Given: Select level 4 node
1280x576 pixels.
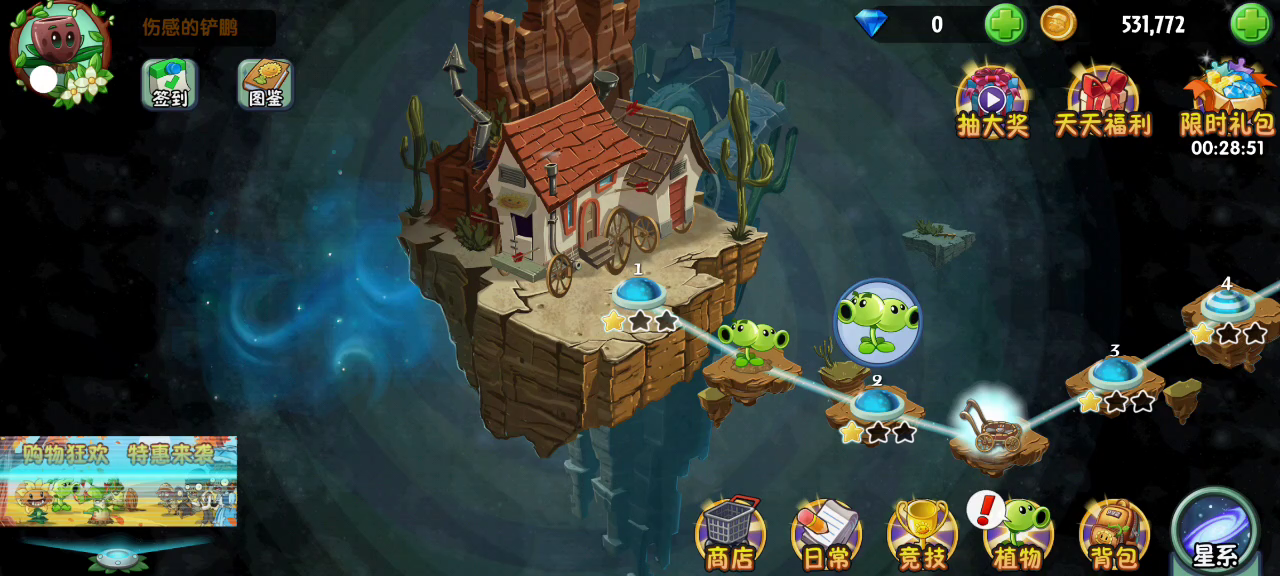Looking at the screenshot, I should pyautogui.click(x=1227, y=305).
